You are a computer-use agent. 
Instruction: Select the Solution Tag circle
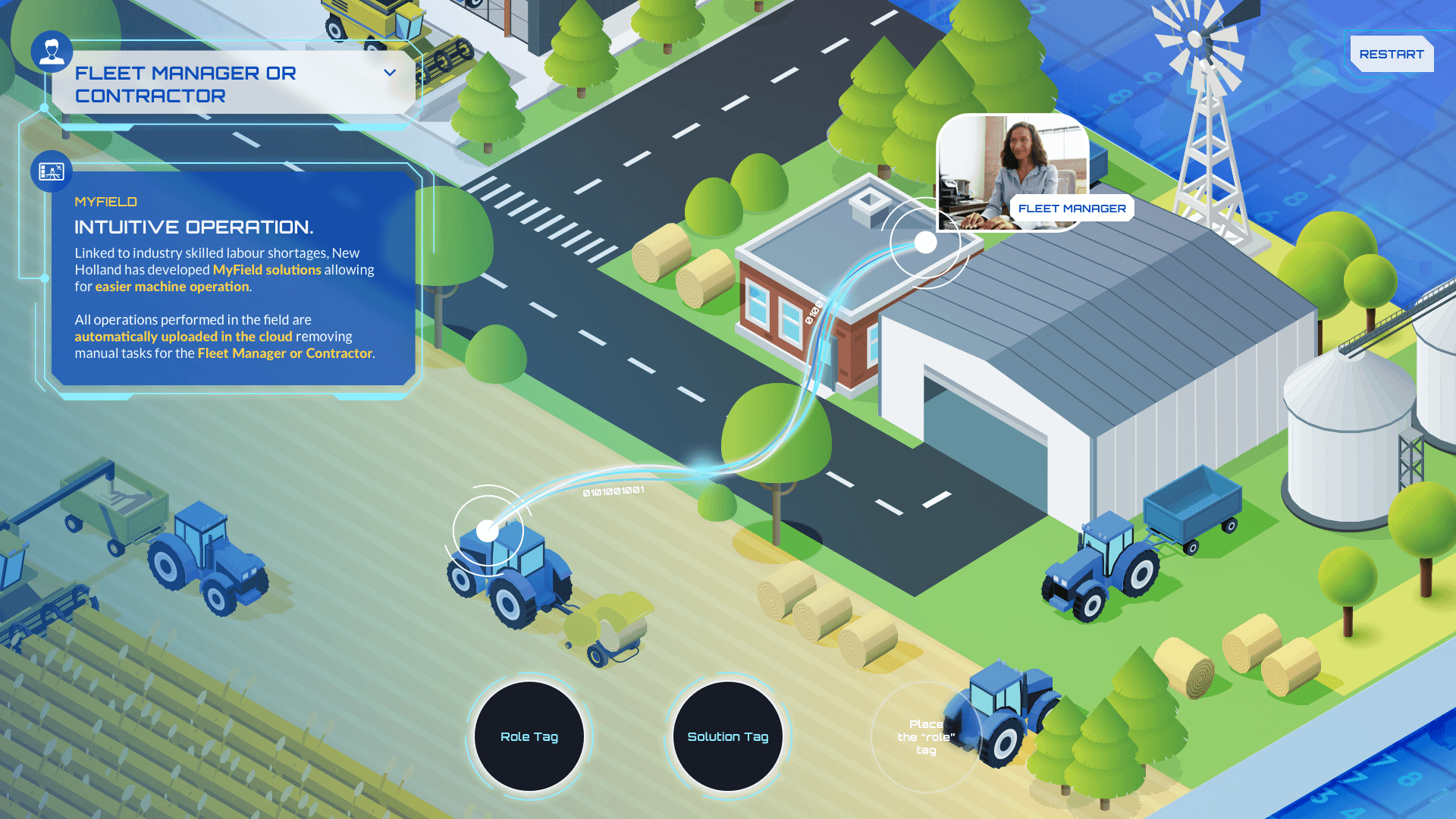(727, 736)
